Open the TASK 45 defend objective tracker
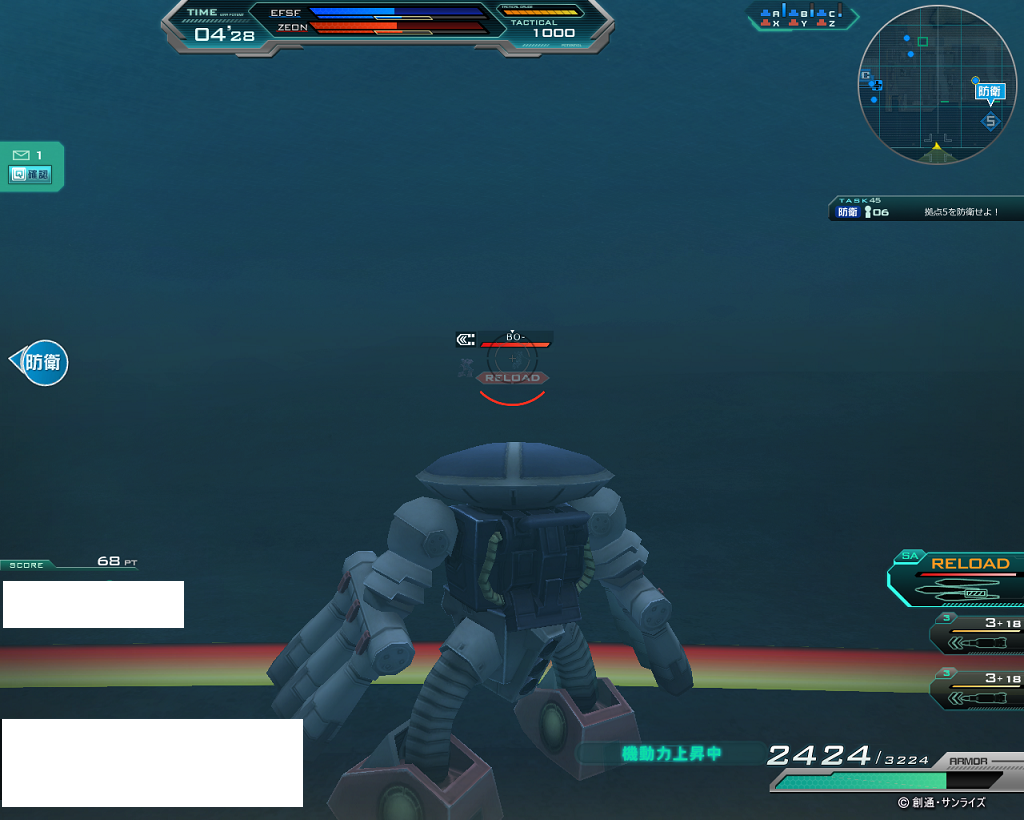Image resolution: width=1024 pixels, height=820 pixels. (x=926, y=209)
